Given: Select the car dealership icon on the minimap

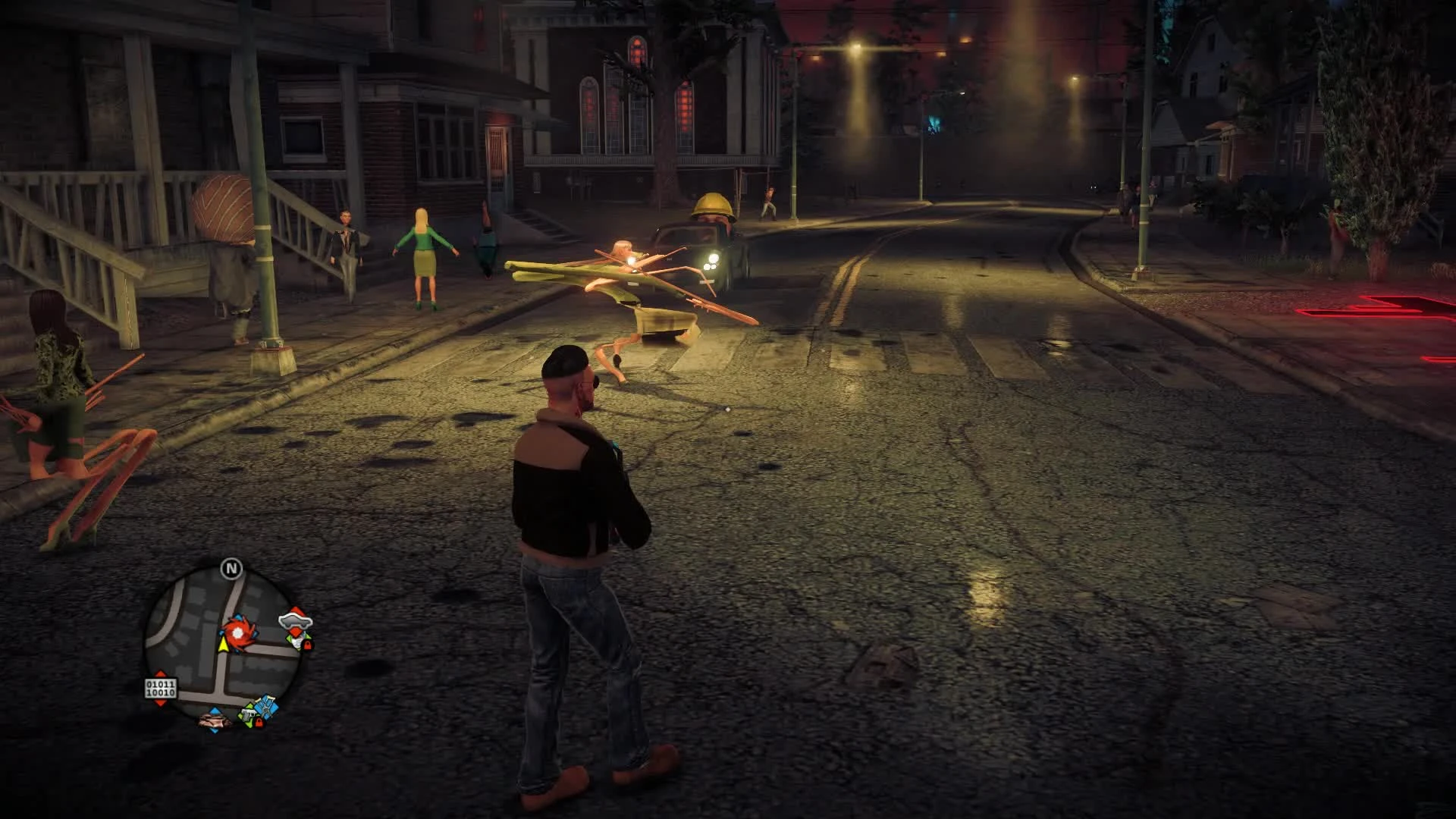Looking at the screenshot, I should pos(296,622).
